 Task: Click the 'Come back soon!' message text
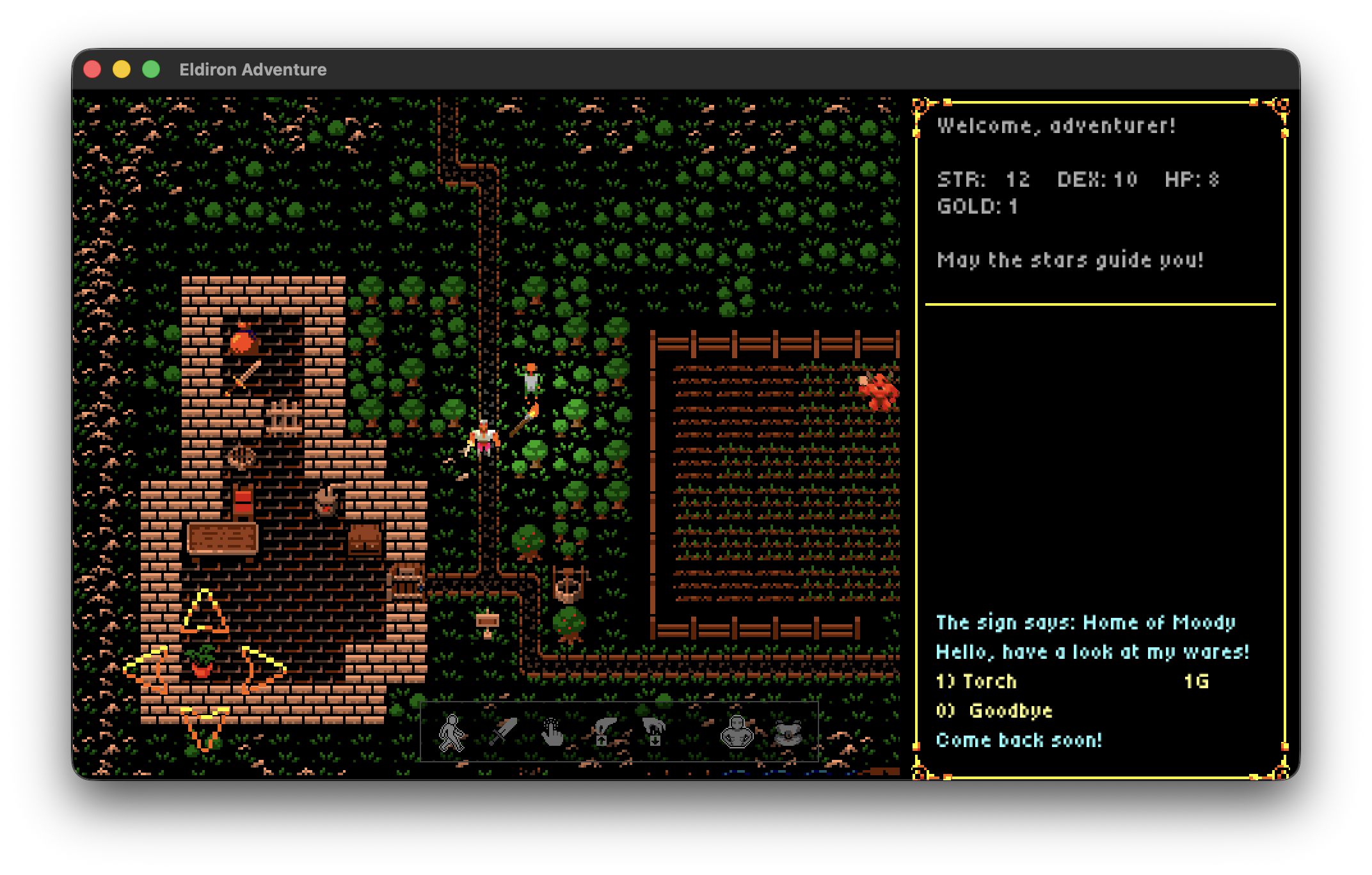1019,740
